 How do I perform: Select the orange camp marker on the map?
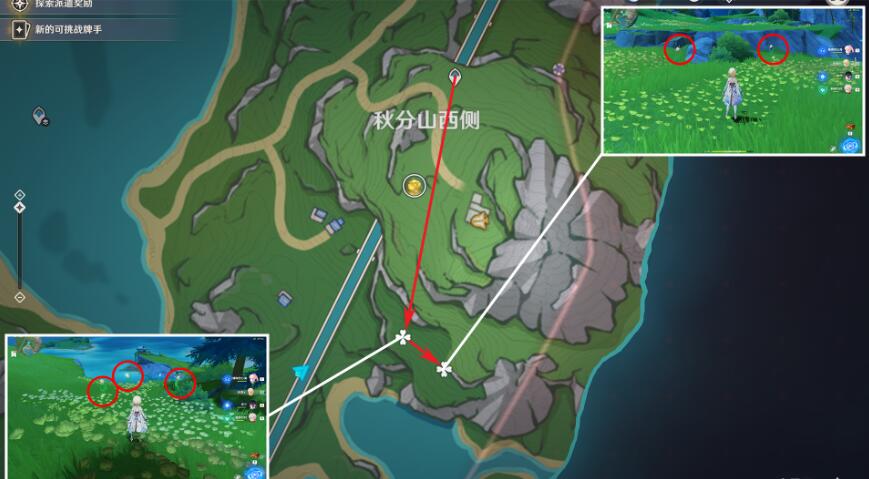[479, 217]
